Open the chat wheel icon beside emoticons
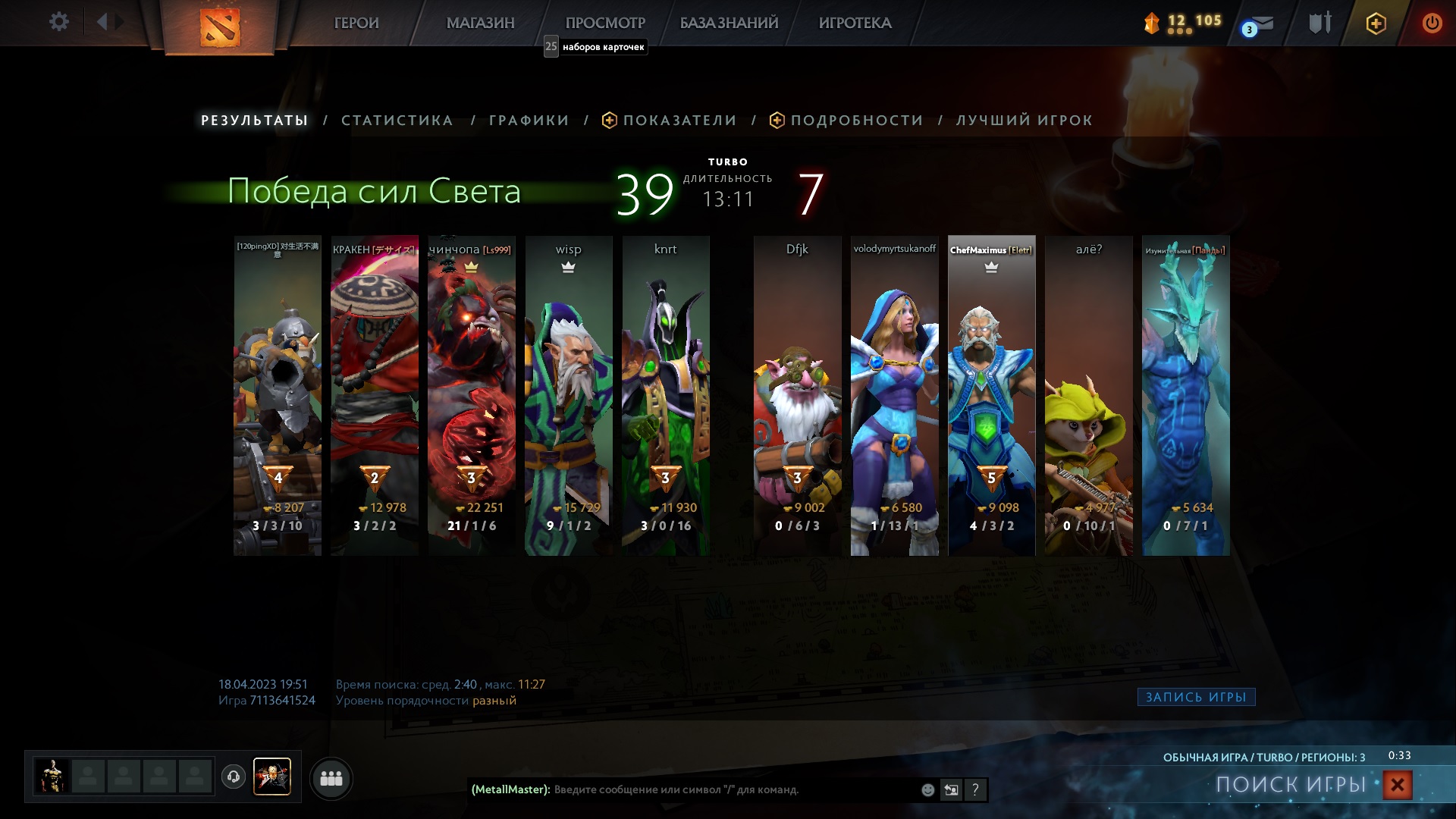This screenshot has height=819, width=1456. [x=950, y=790]
